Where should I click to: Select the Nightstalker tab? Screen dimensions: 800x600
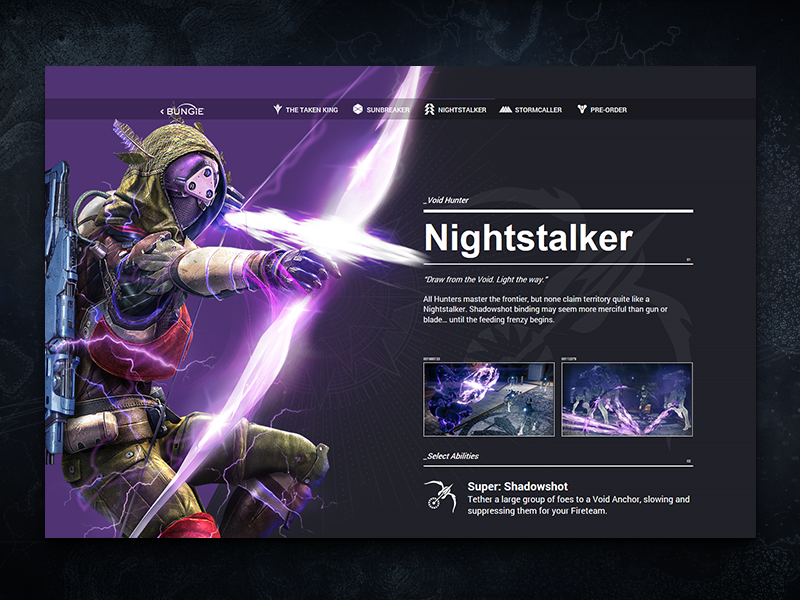(455, 110)
